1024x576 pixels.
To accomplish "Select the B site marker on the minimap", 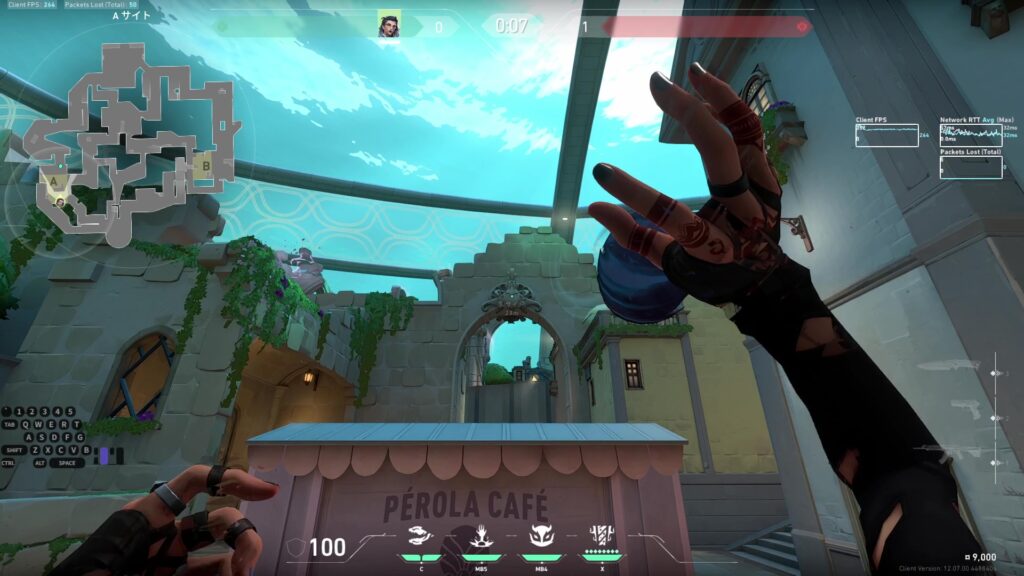I will pos(205,165).
